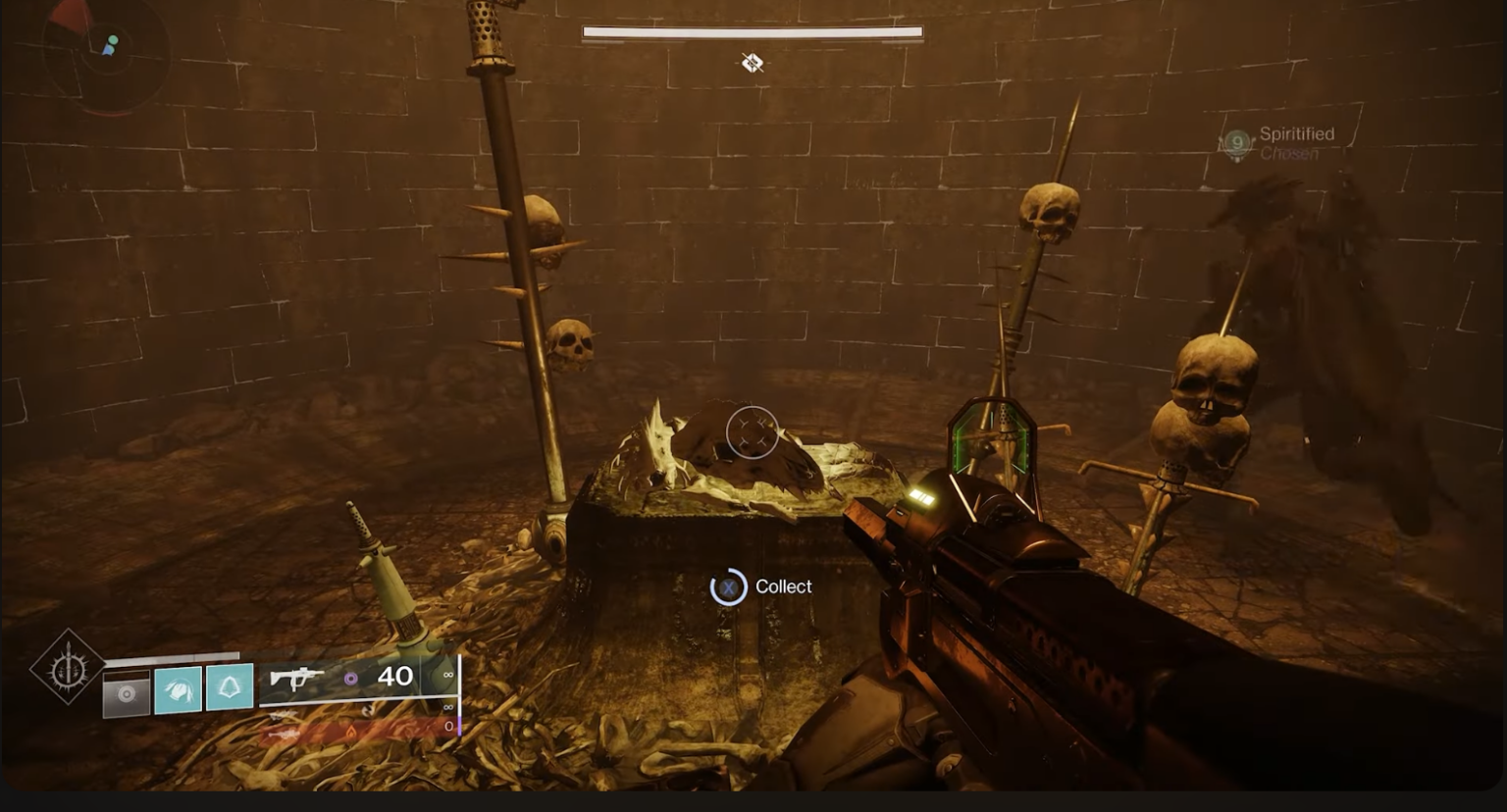Click the heavy ammo counter showing 0
Image resolution: width=1507 pixels, height=812 pixels.
pos(448,727)
